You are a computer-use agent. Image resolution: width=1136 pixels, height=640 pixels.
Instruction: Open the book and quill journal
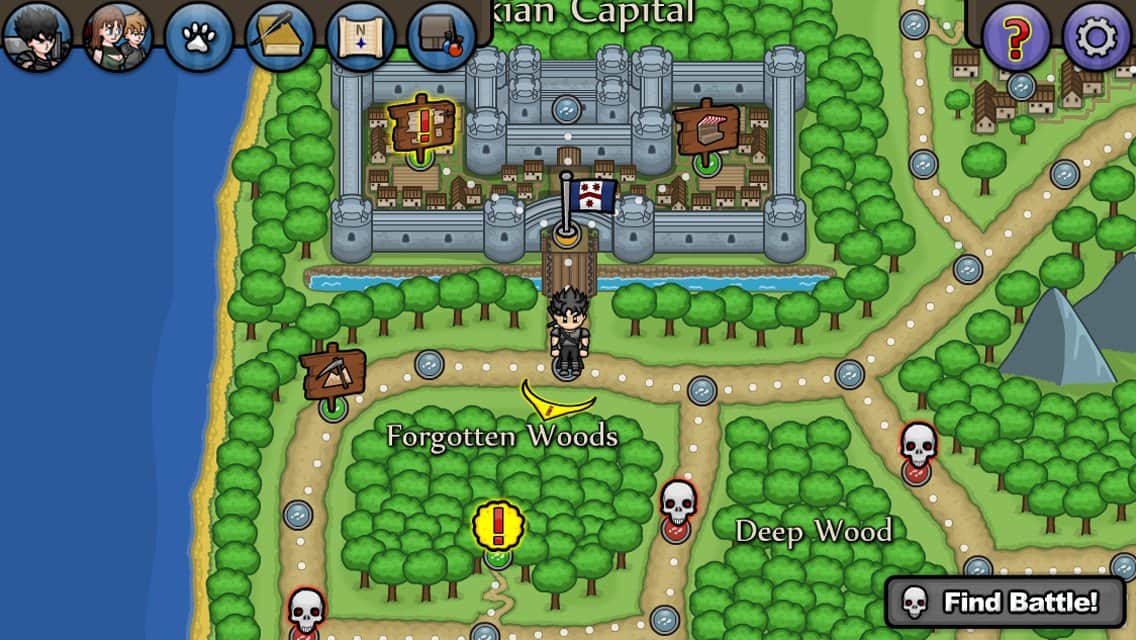coord(280,37)
